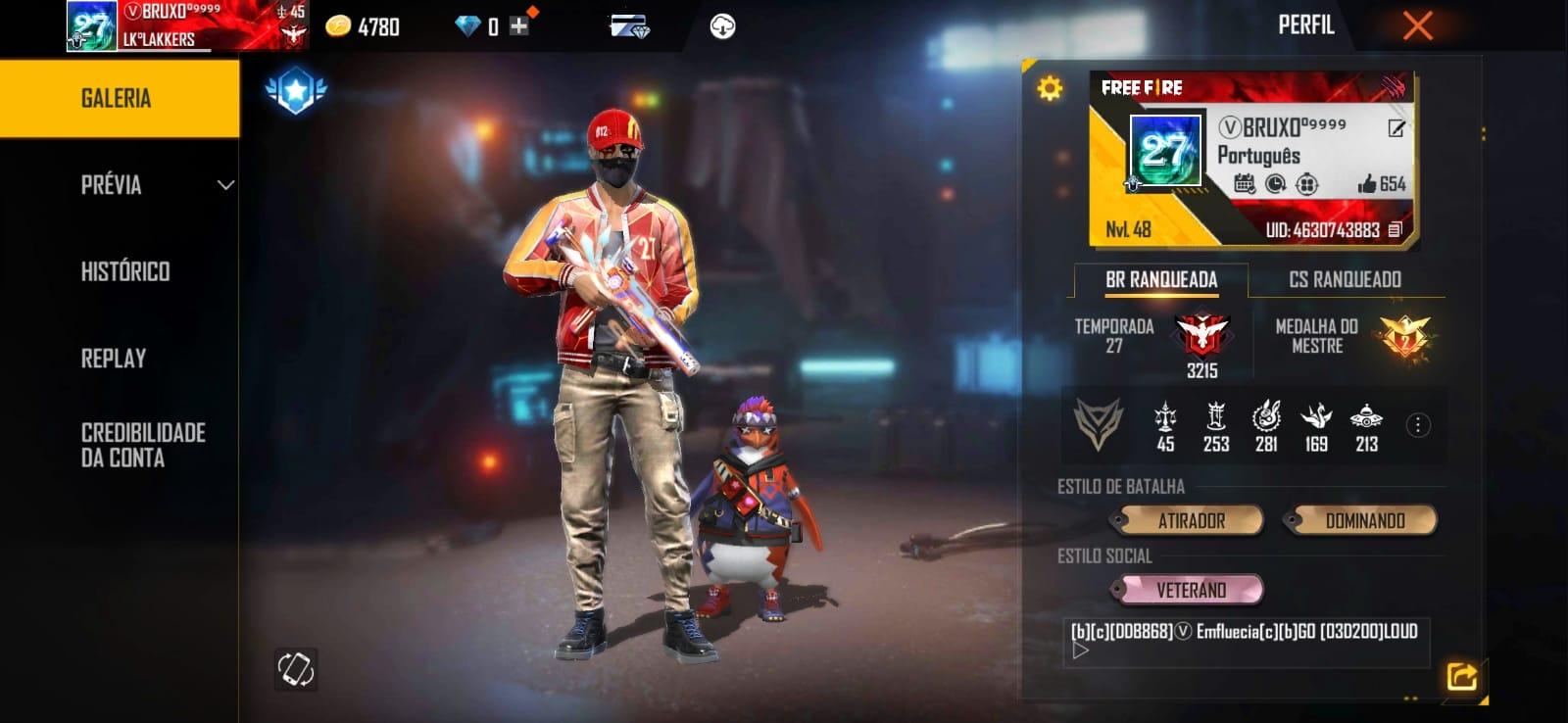
Task: Select the Atirador battle style tag
Action: click(x=1191, y=521)
